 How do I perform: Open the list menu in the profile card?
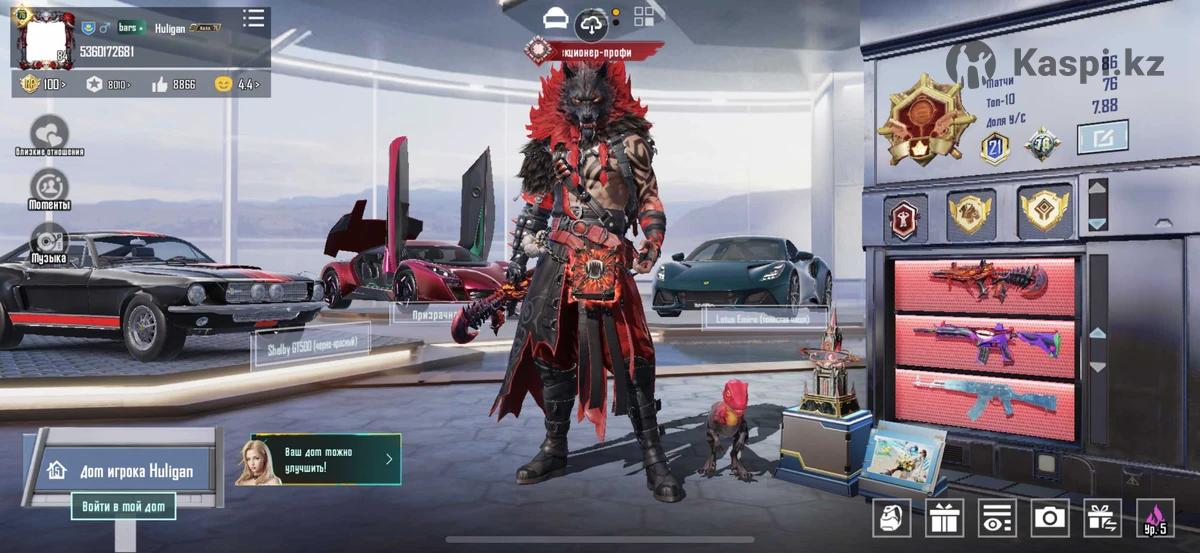click(x=254, y=18)
